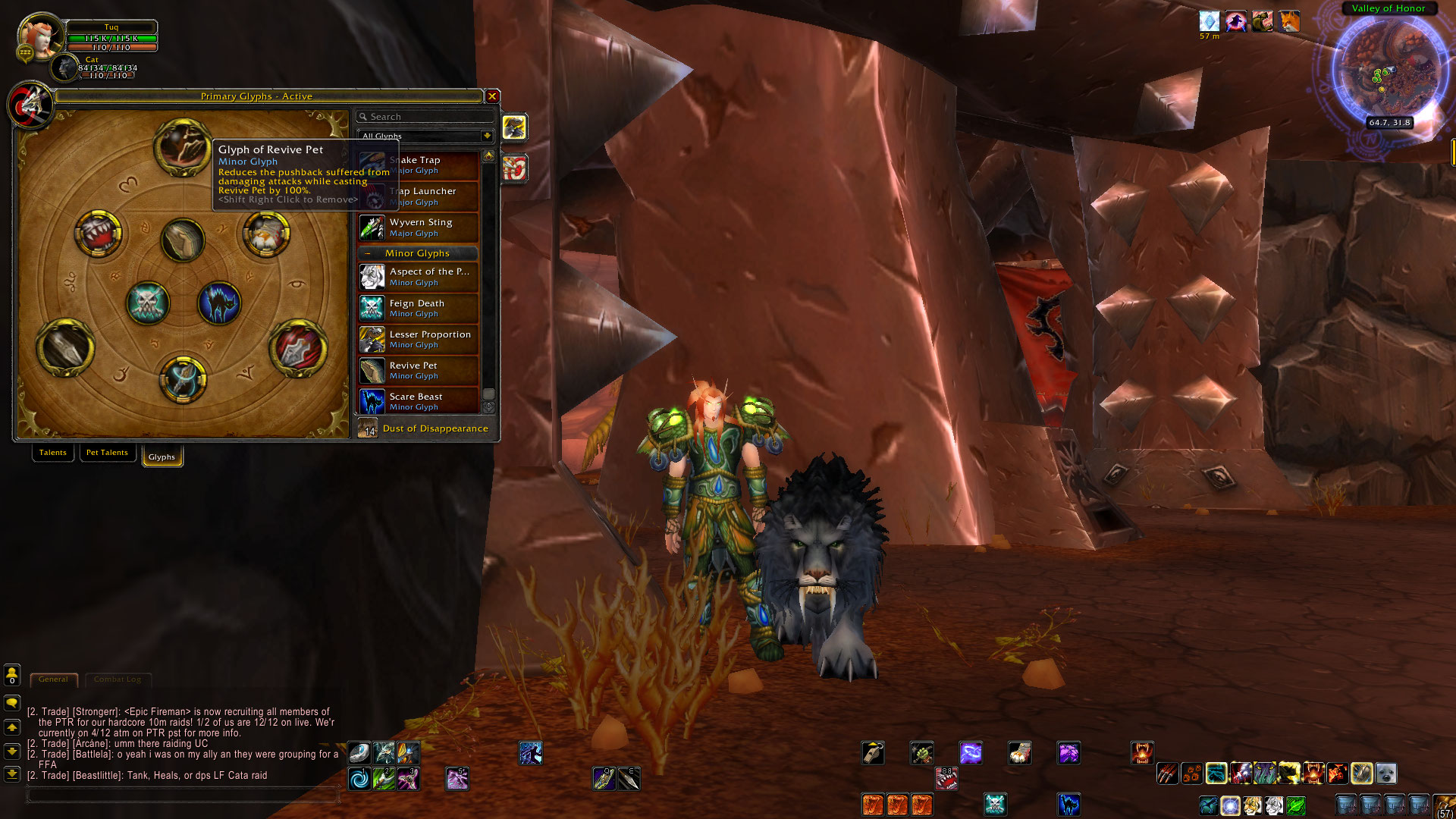Collapse the Minor Glyphs section
Screen dimensions: 1456x819
(369, 253)
